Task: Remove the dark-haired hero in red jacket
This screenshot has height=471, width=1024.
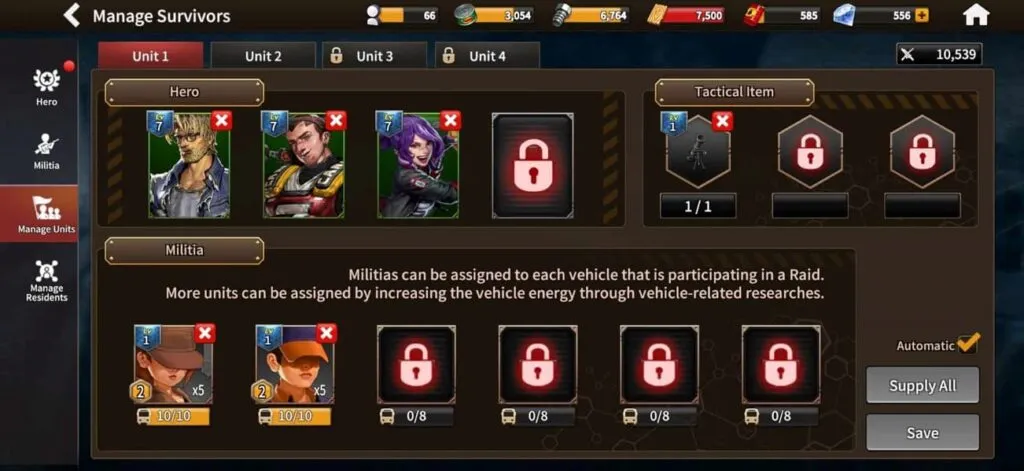Action: tap(336, 121)
